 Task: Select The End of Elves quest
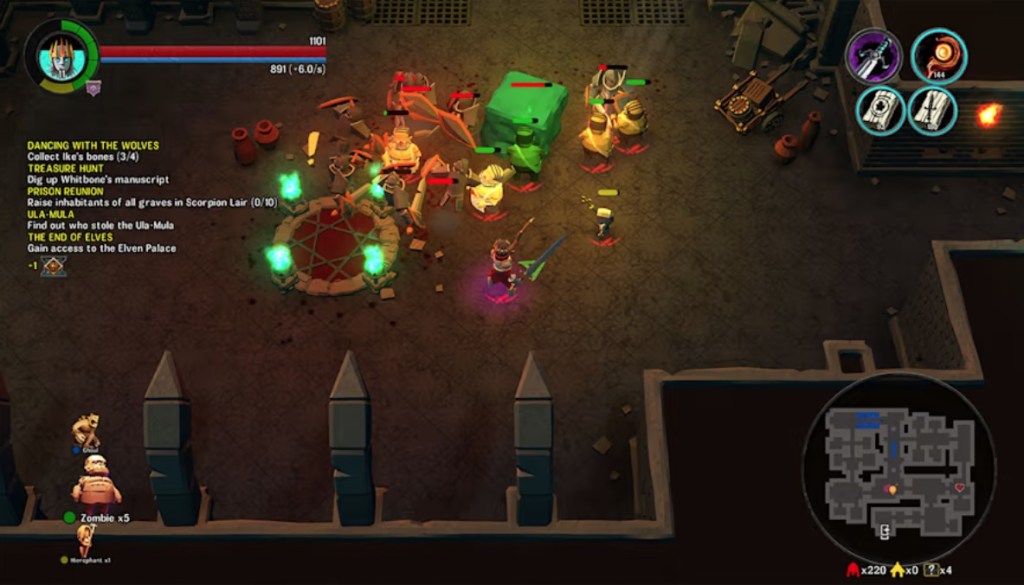77,236
